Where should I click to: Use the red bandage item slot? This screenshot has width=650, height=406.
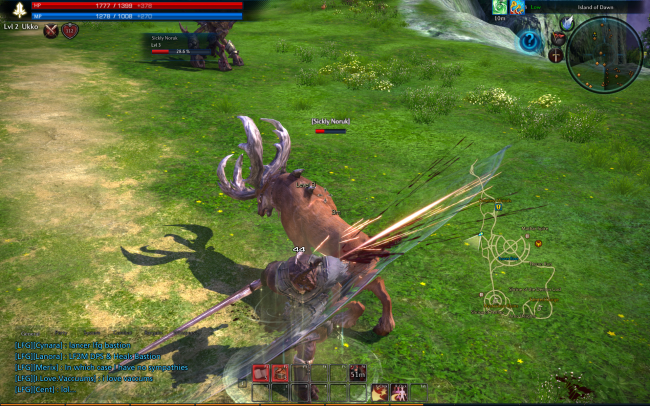260,373
